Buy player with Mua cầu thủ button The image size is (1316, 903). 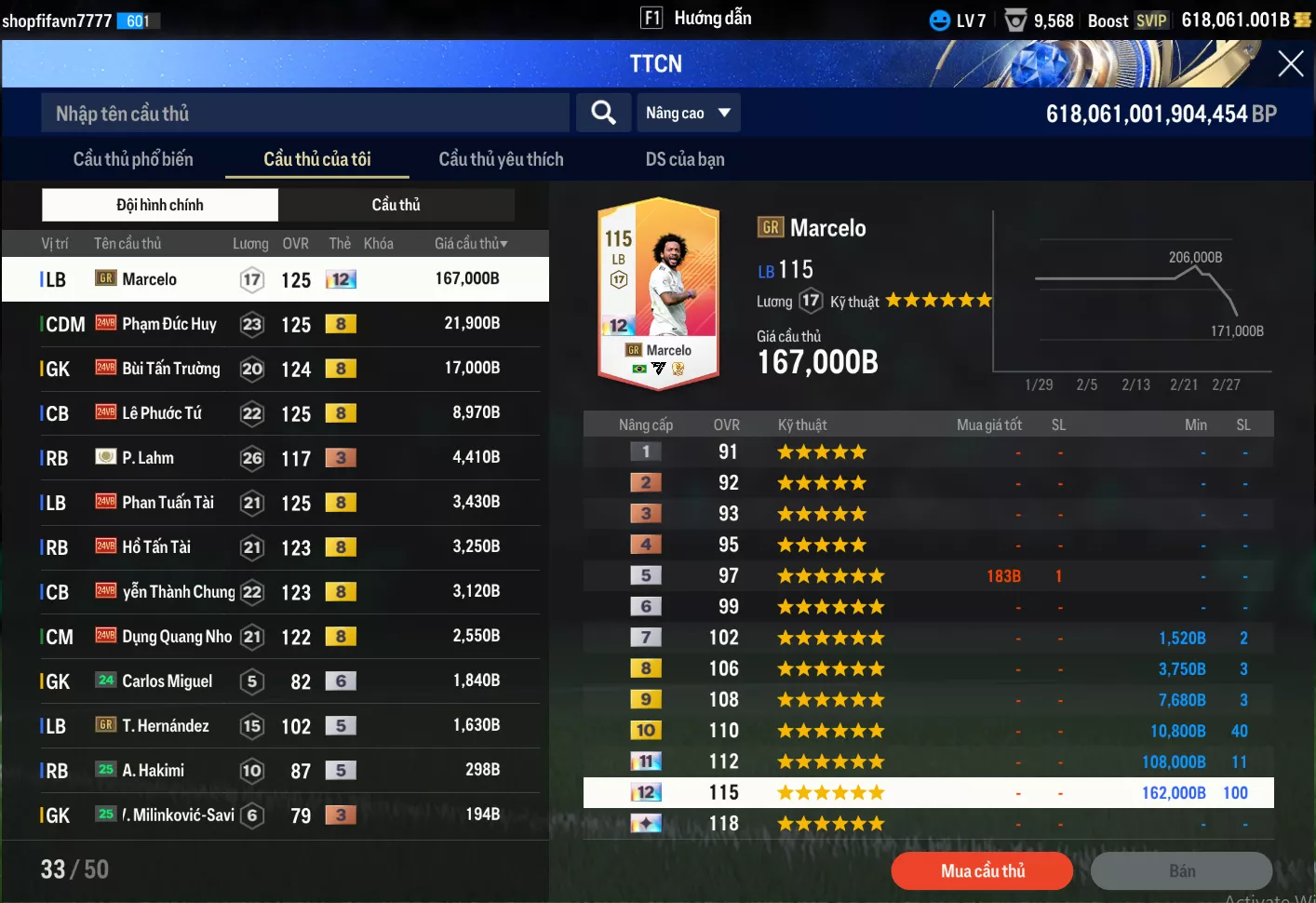tap(982, 871)
